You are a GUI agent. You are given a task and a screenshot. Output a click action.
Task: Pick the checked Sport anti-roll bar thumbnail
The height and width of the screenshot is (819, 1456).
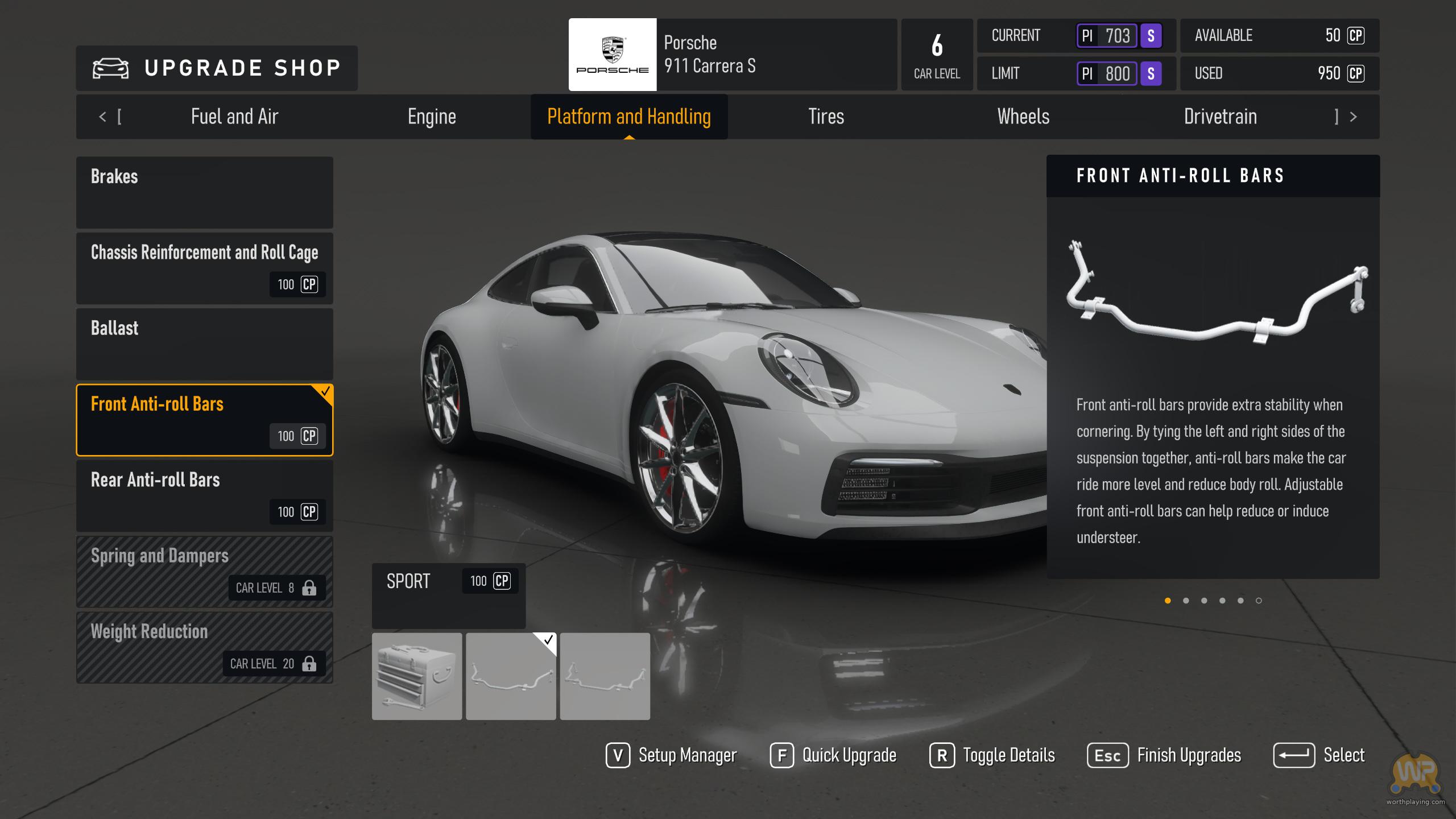coord(511,676)
